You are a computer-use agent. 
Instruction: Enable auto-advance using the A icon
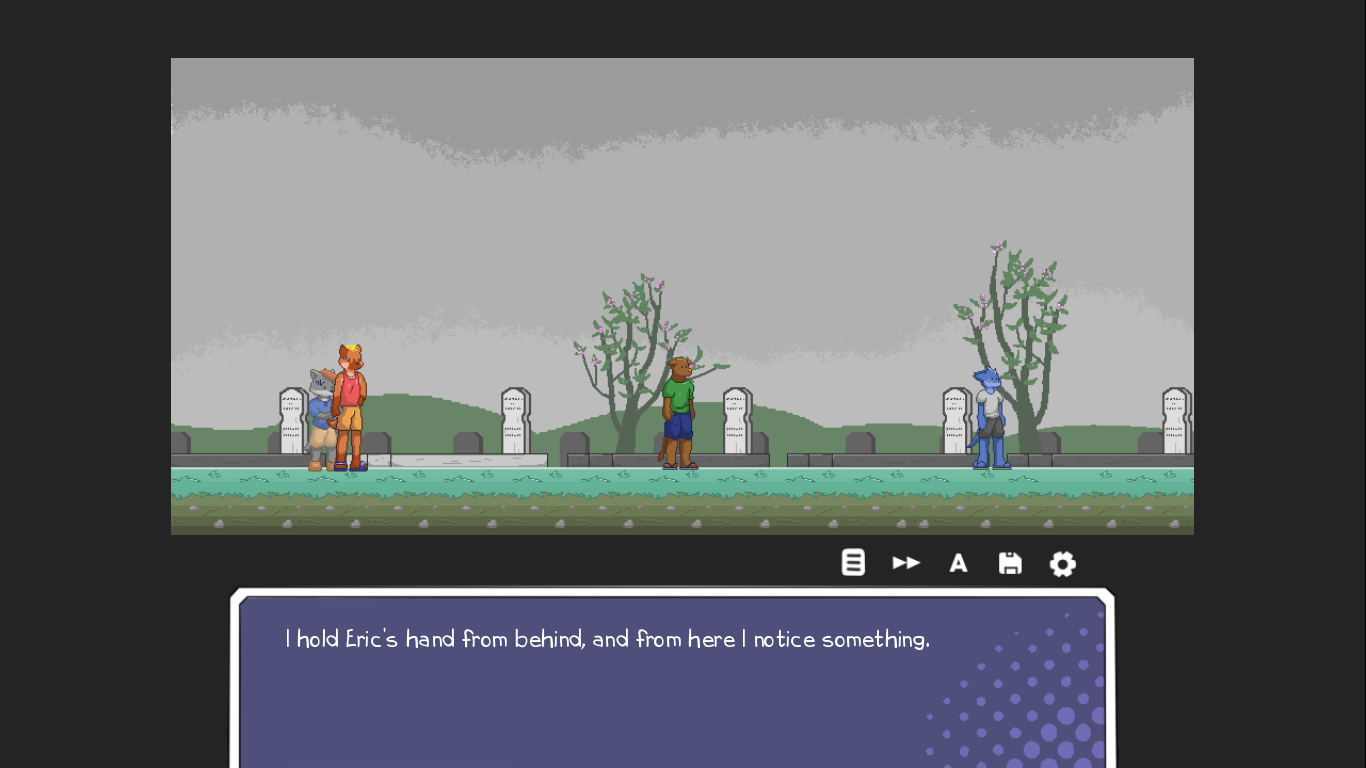[x=958, y=563]
